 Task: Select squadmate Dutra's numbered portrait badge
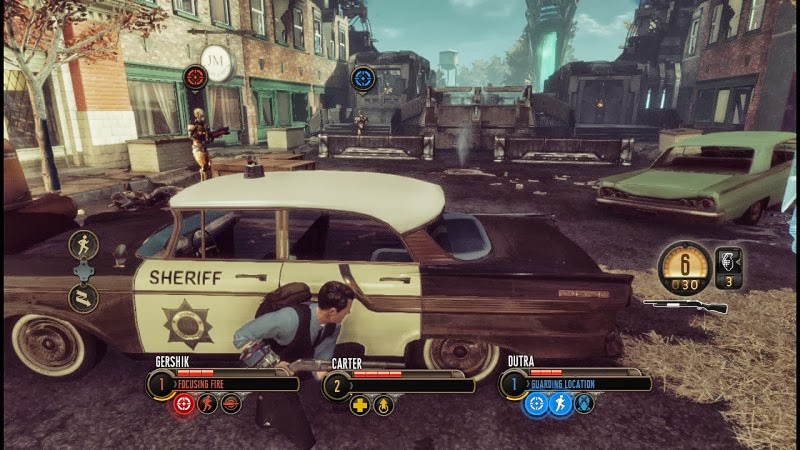click(x=514, y=383)
